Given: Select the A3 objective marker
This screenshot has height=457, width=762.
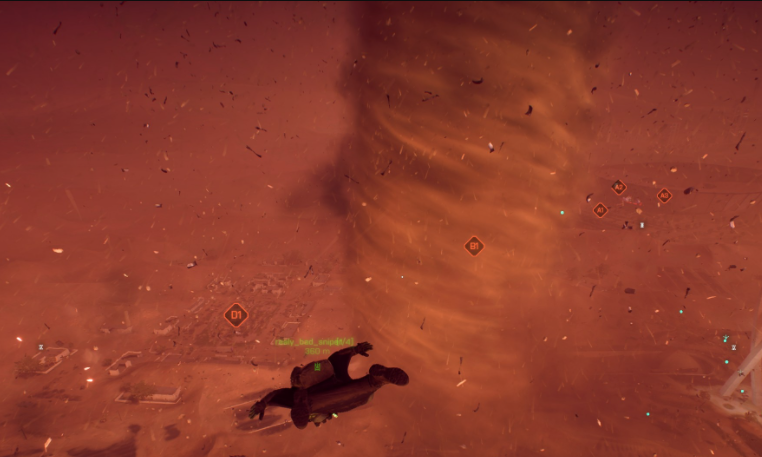Looking at the screenshot, I should [664, 196].
